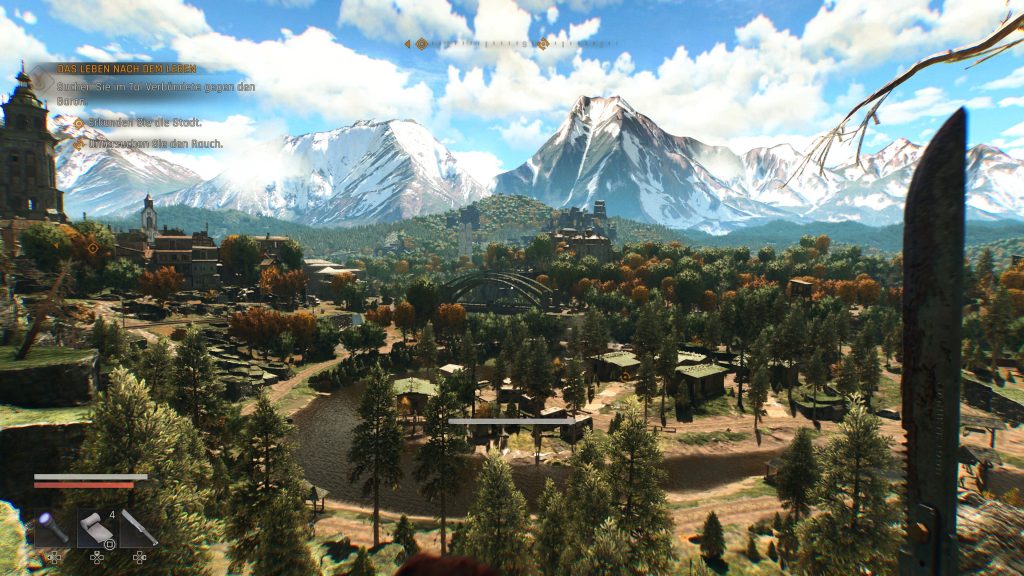
Task: Select the objective "Untersuchen Sie den Rauch"
Action: pyautogui.click(x=153, y=144)
